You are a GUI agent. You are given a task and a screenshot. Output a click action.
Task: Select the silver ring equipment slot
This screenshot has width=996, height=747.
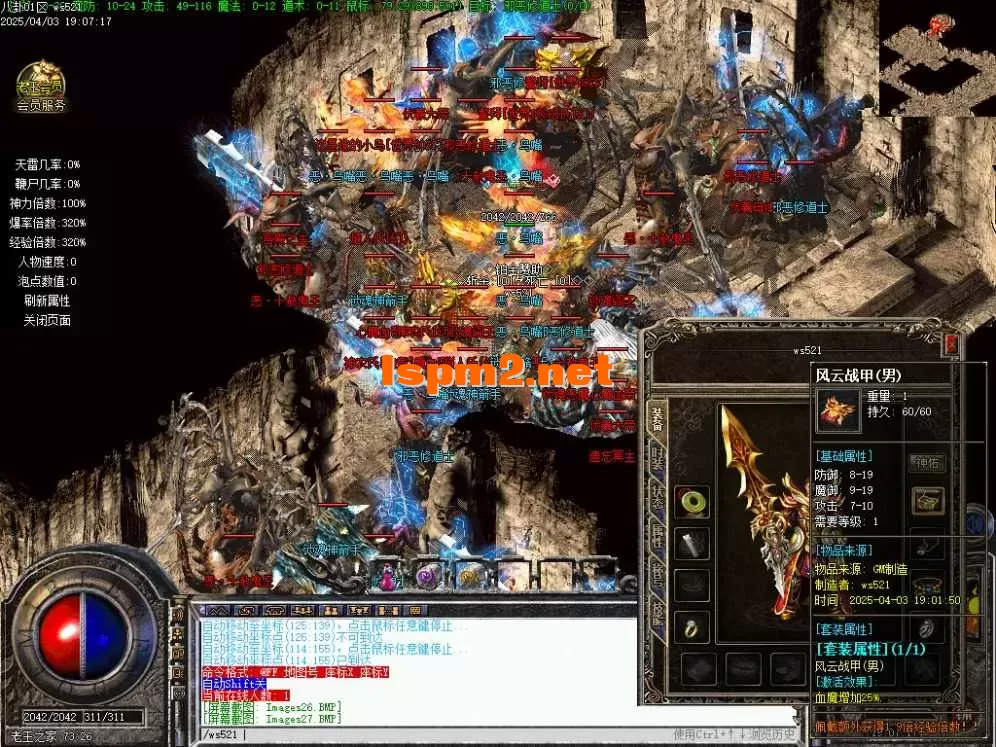927,627
